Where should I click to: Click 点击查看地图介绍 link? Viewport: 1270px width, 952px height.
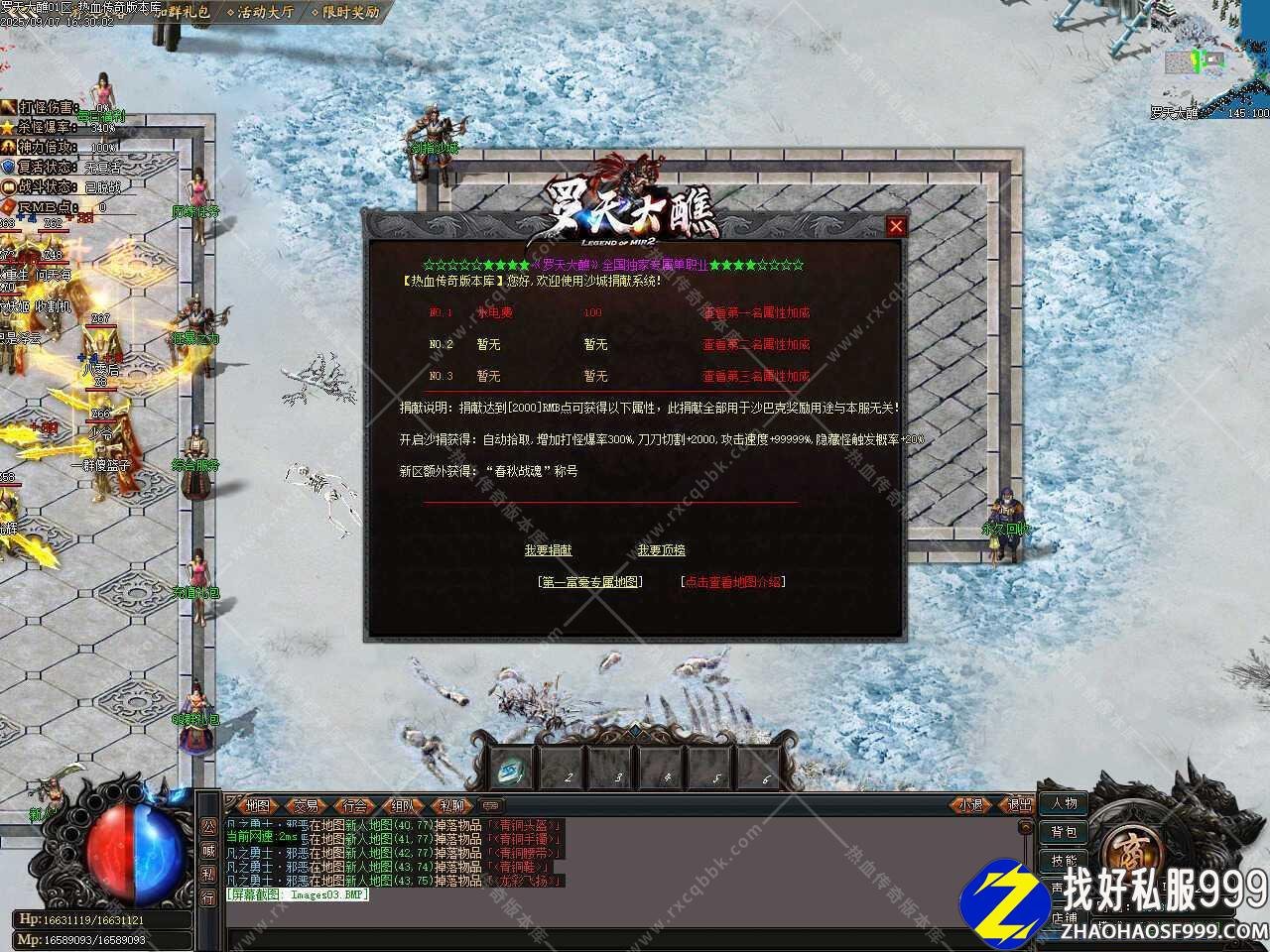(733, 582)
